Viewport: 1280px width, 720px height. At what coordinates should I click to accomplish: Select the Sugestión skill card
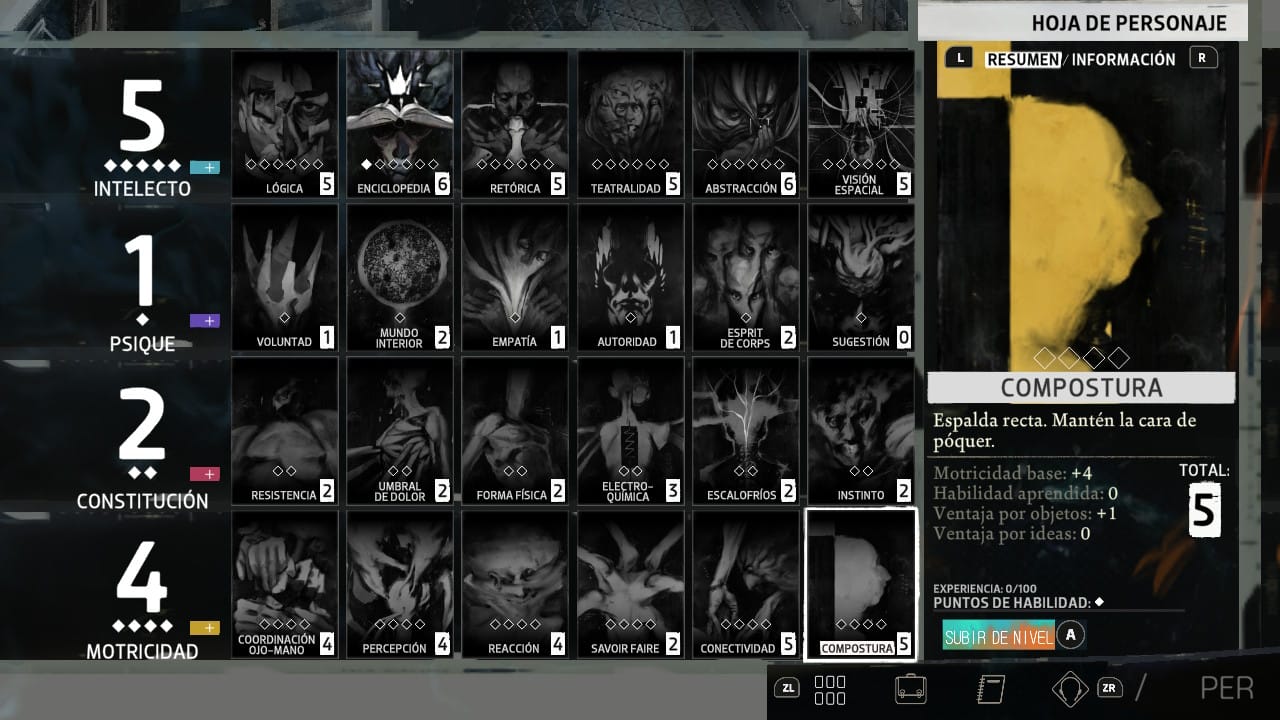860,277
